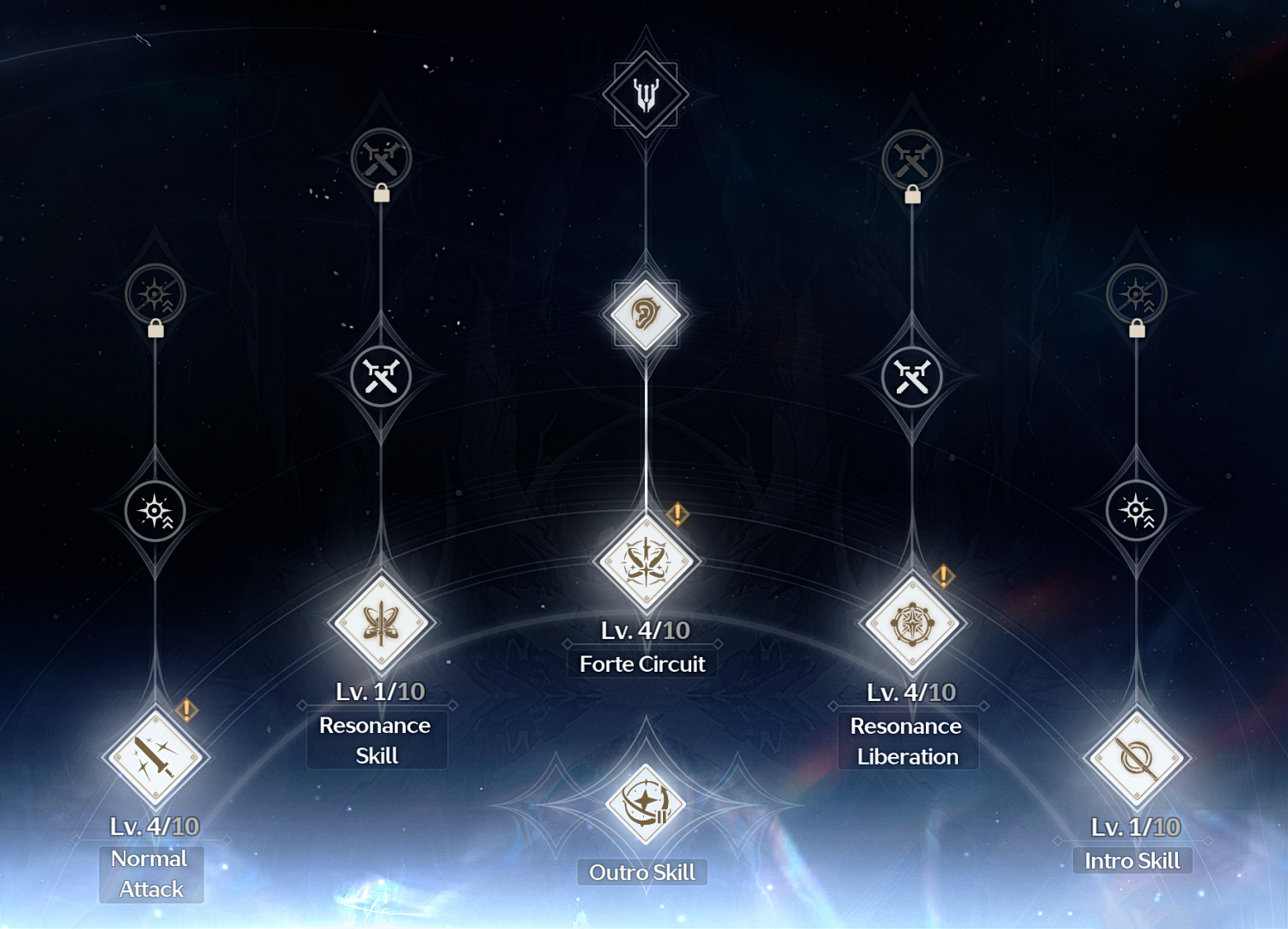Inspect locked sun-icon node on Normal Attack branch
This screenshot has width=1288, height=929.
(155, 294)
